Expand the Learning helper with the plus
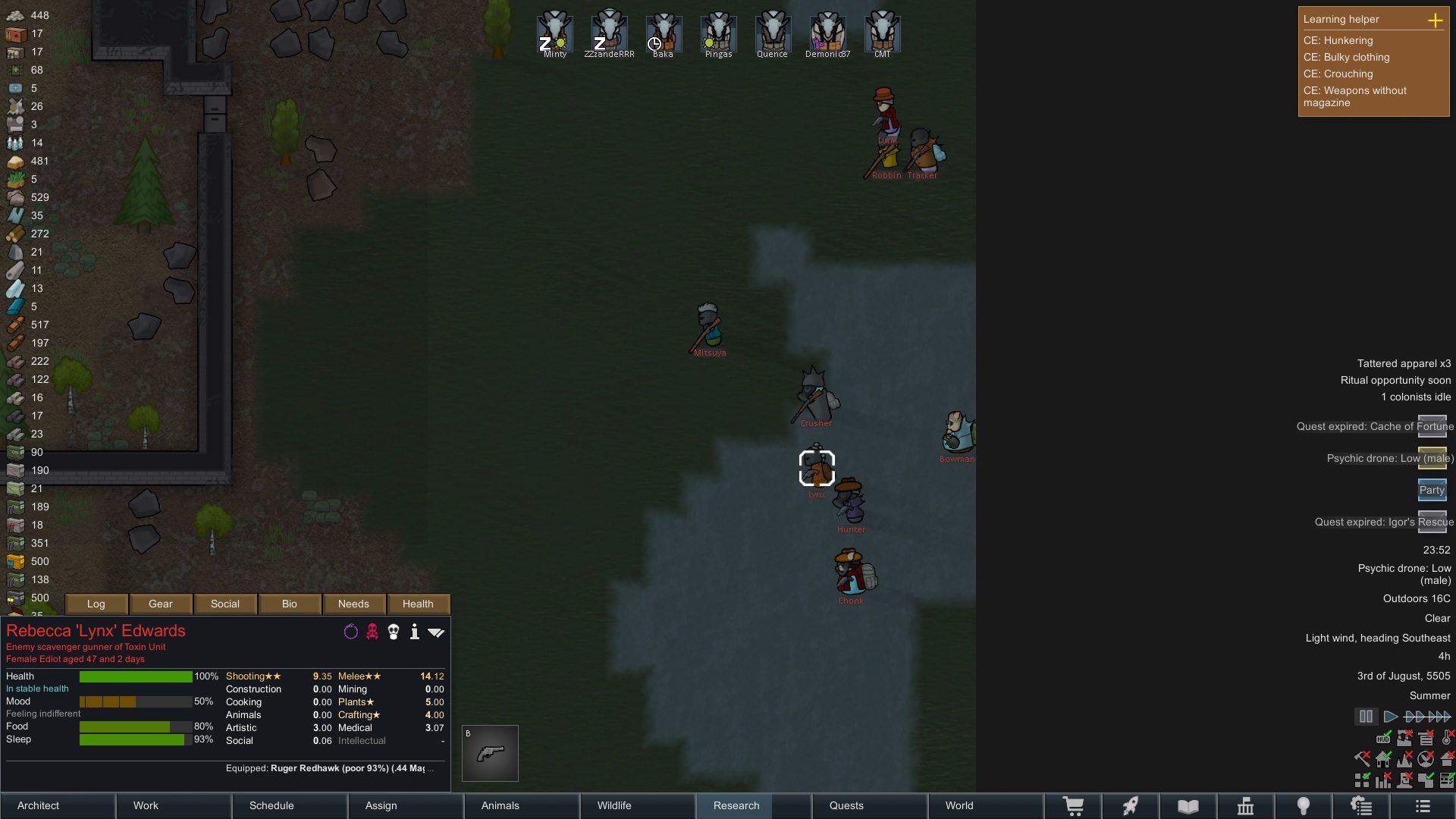Viewport: 1456px width, 819px height. click(1435, 20)
